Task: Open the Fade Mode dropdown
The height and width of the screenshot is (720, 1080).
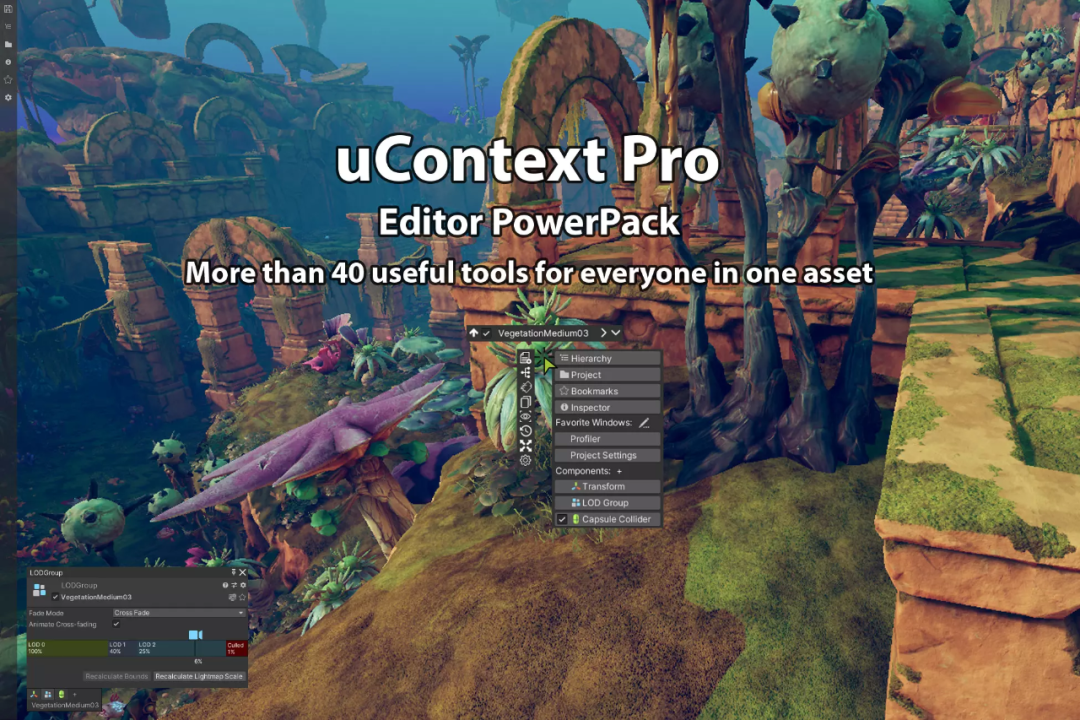Action: click(x=178, y=612)
